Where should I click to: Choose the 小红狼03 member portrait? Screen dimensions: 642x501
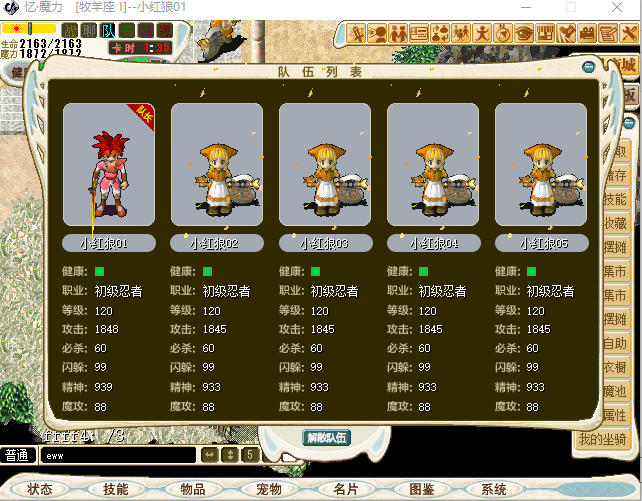tap(325, 165)
